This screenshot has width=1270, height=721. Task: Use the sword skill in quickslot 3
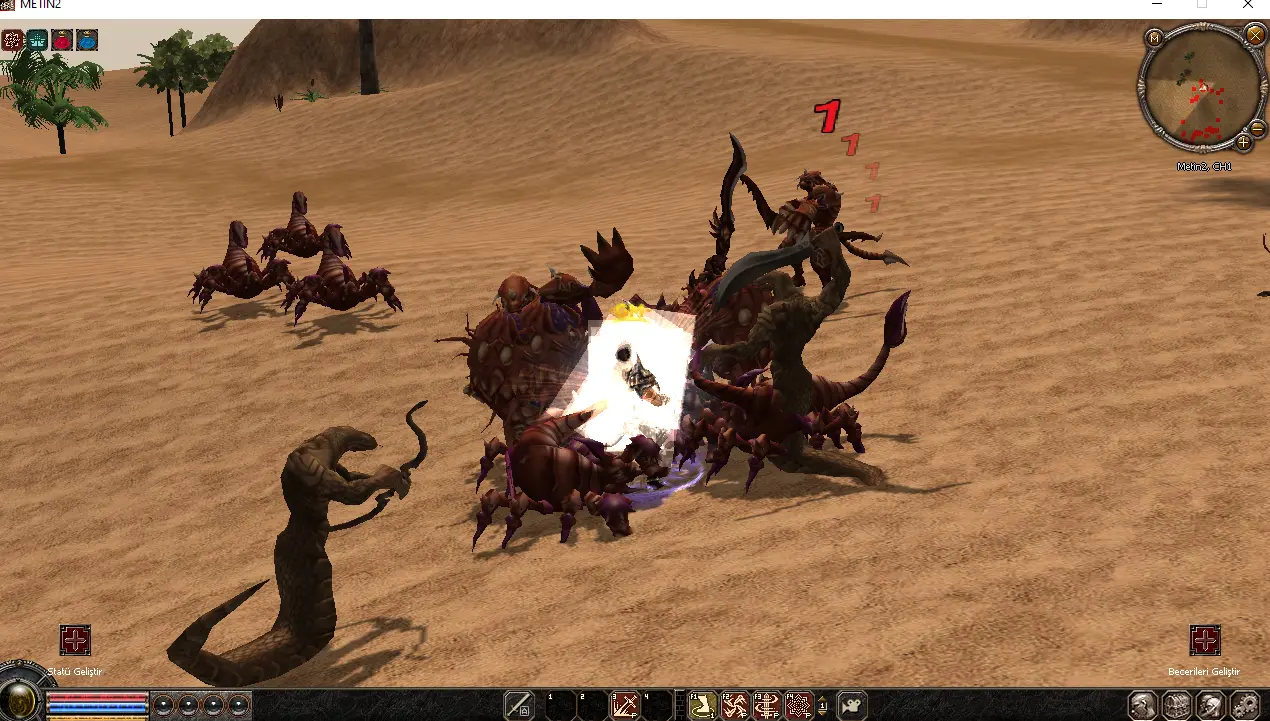[x=625, y=705]
